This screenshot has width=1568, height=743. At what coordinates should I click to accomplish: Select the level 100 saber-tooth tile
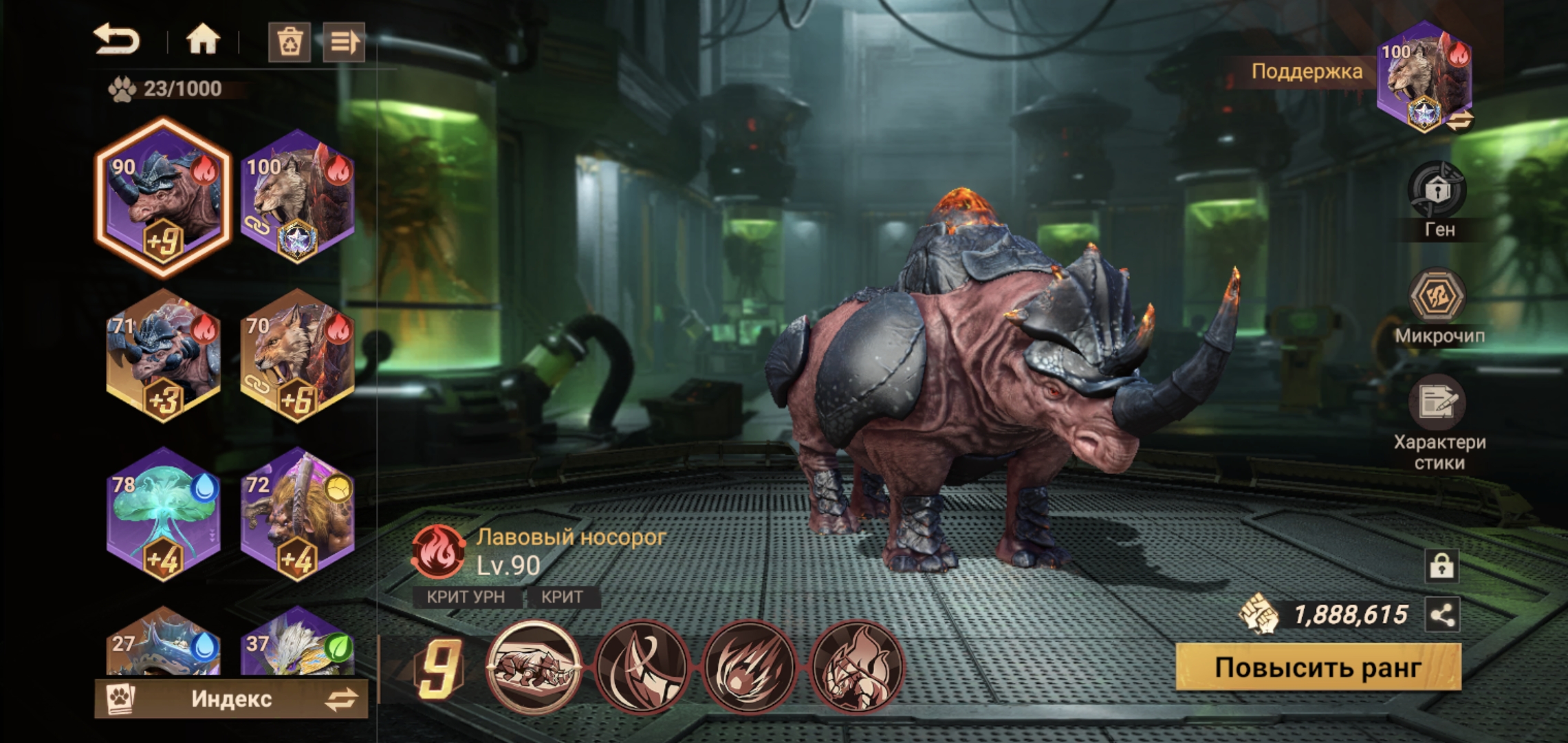pos(297,196)
